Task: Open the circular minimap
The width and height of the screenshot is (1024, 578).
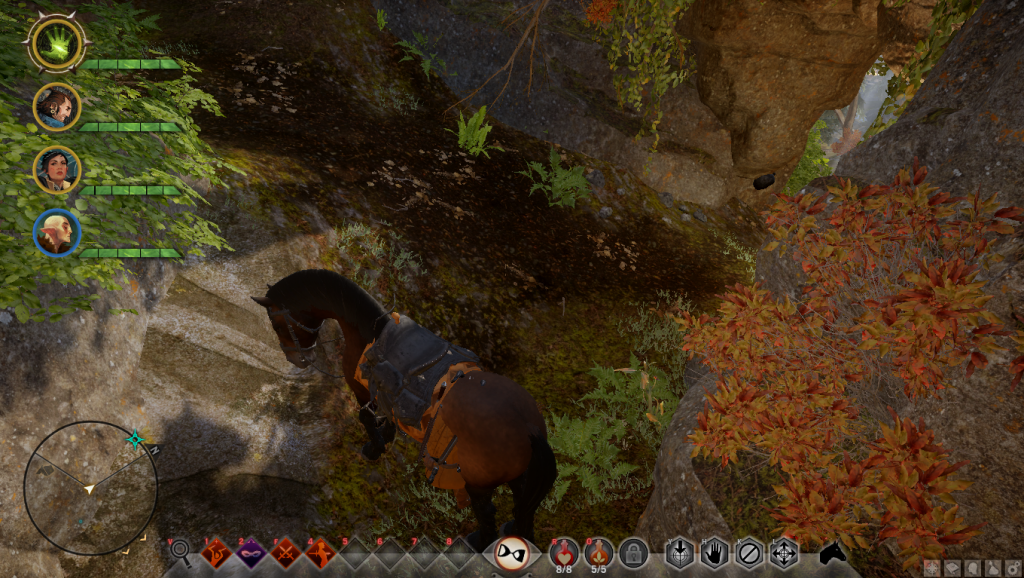Action: click(x=90, y=488)
